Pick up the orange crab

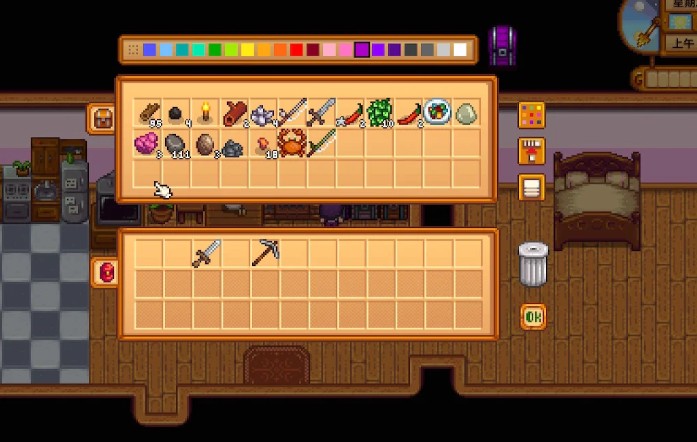291,143
